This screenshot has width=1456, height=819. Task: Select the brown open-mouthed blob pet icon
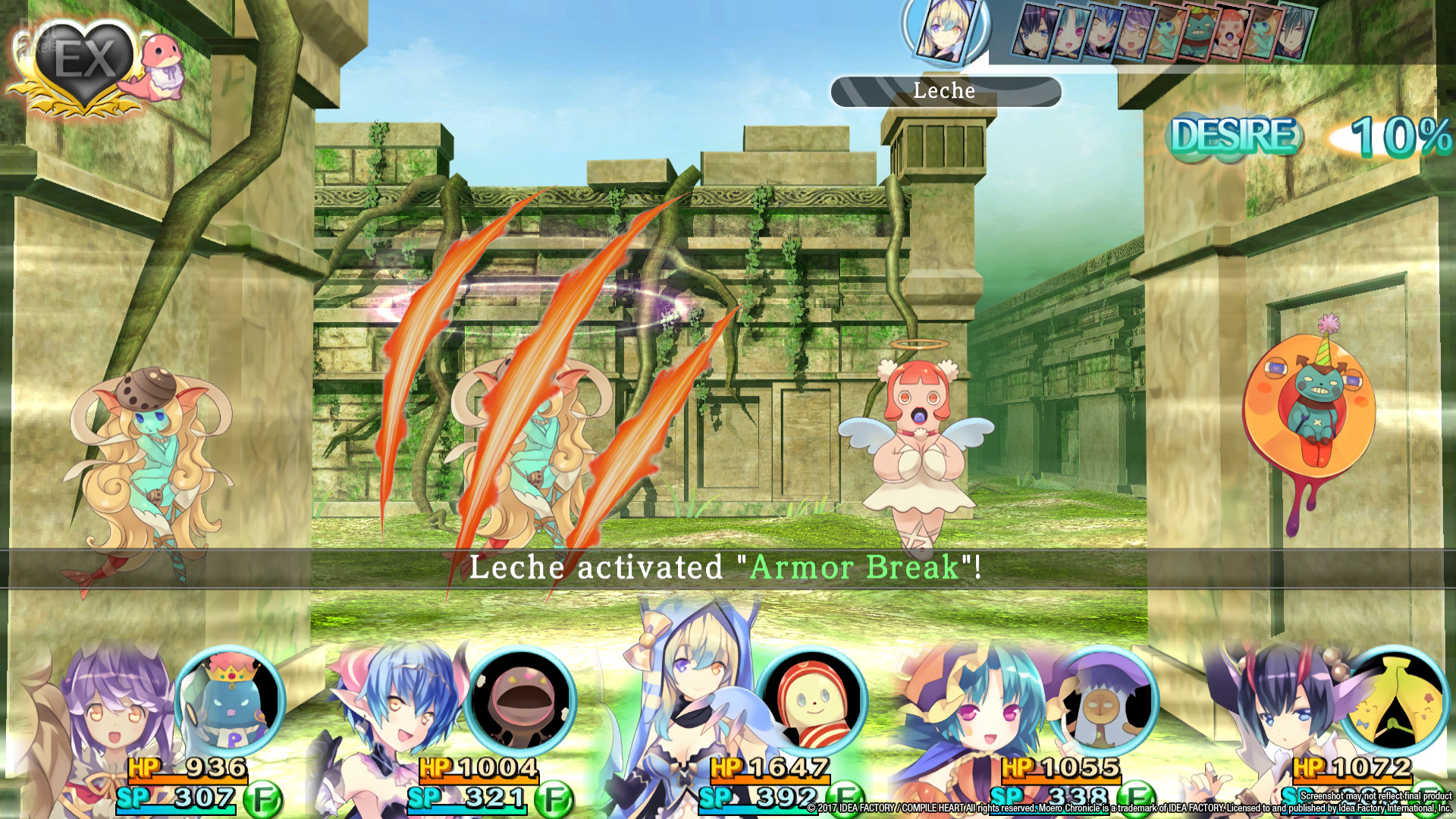tap(520, 701)
